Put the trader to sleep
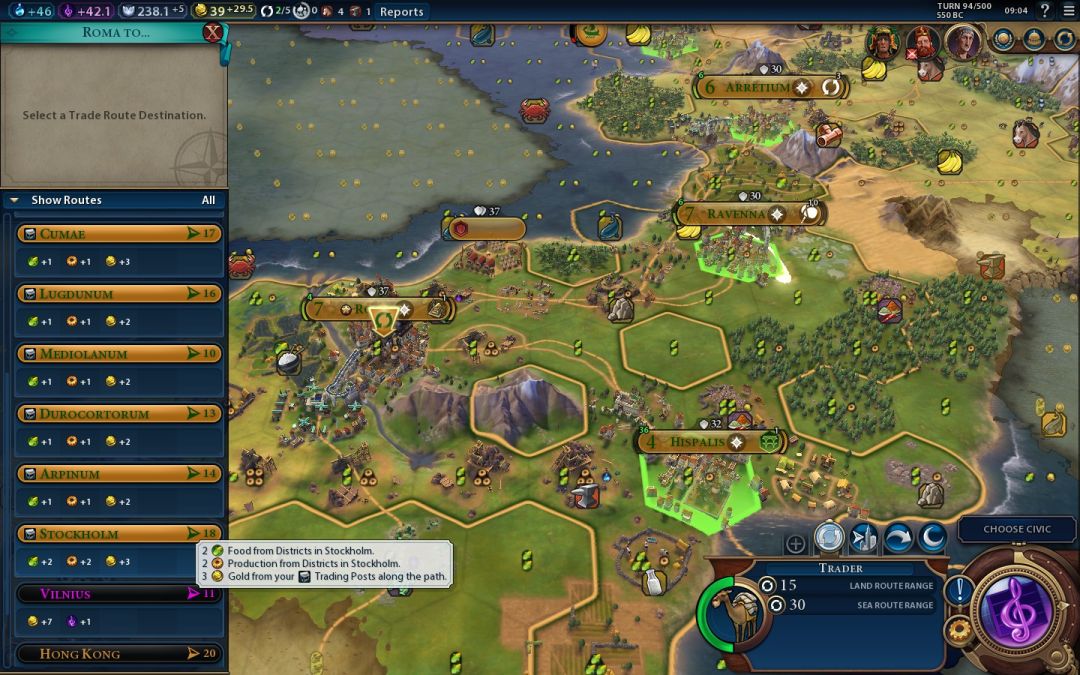1080x675 pixels. [931, 539]
